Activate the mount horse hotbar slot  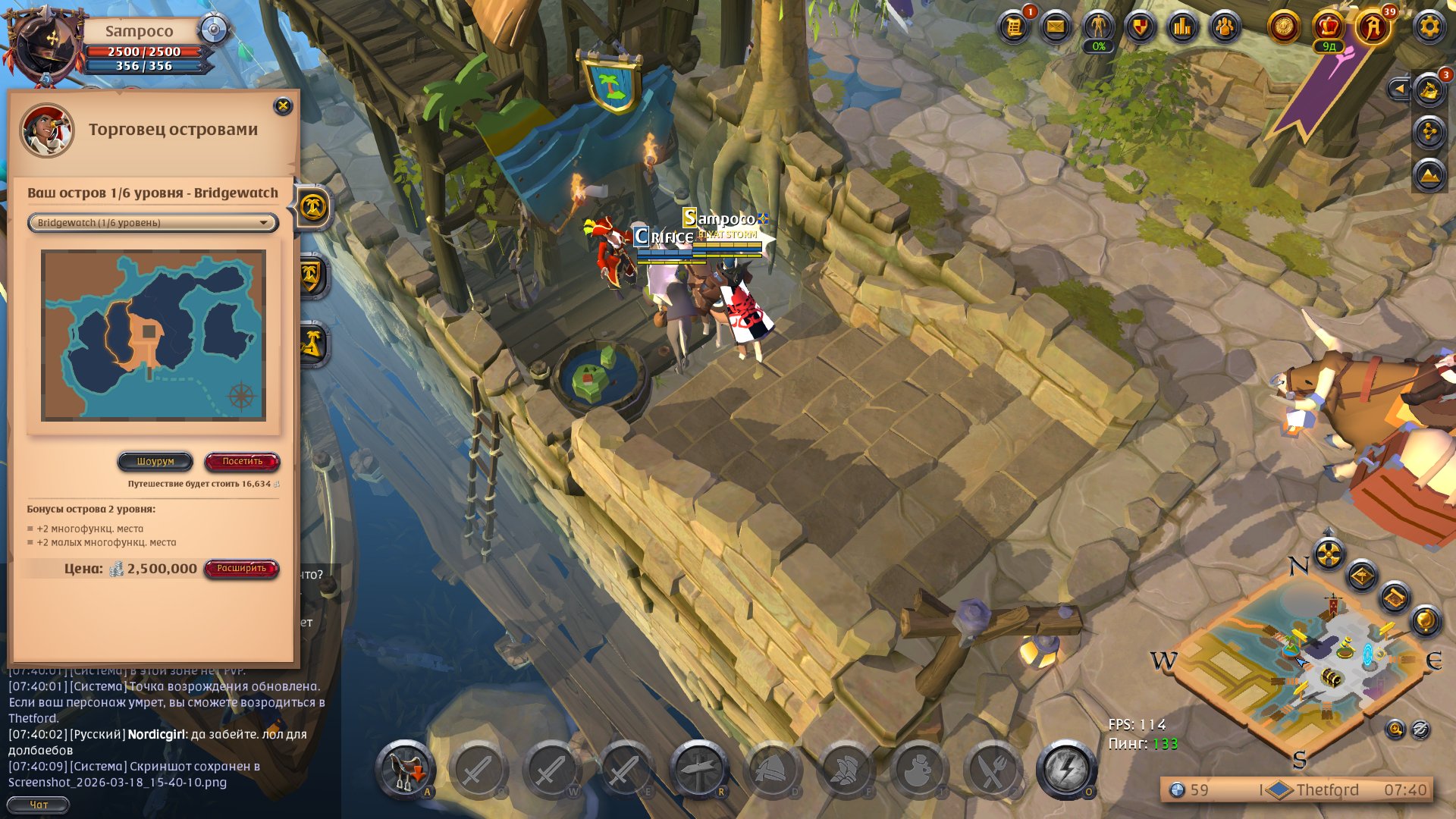pyautogui.click(x=406, y=770)
